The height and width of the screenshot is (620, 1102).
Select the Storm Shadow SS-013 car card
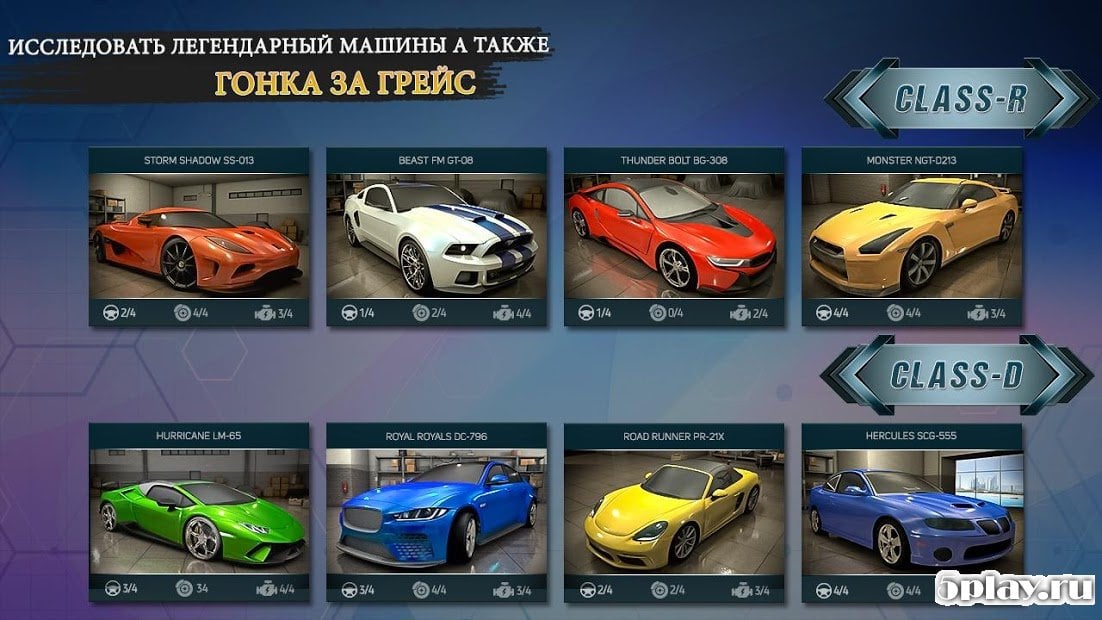click(x=198, y=236)
